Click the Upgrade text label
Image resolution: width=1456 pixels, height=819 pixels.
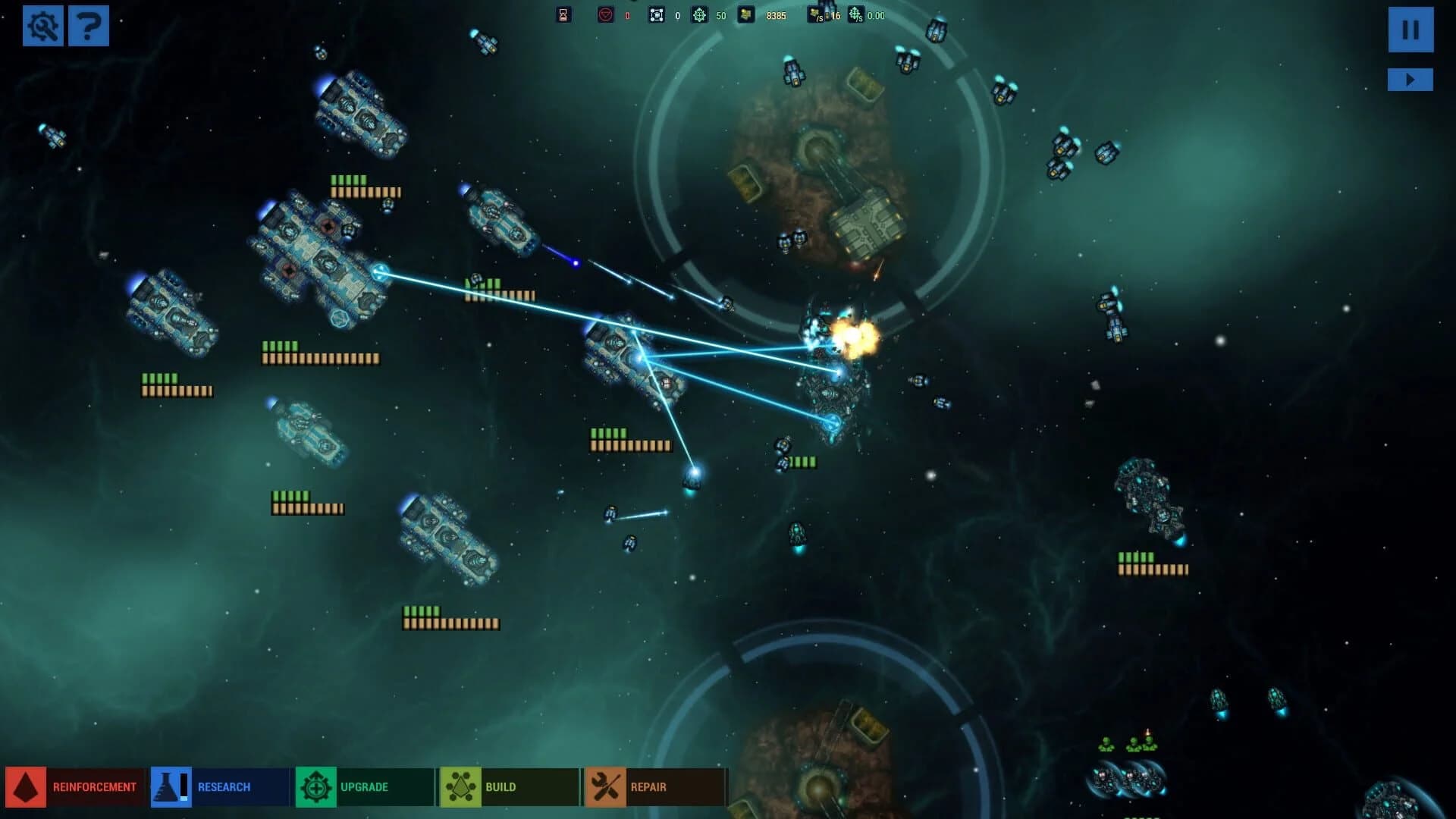pyautogui.click(x=366, y=786)
